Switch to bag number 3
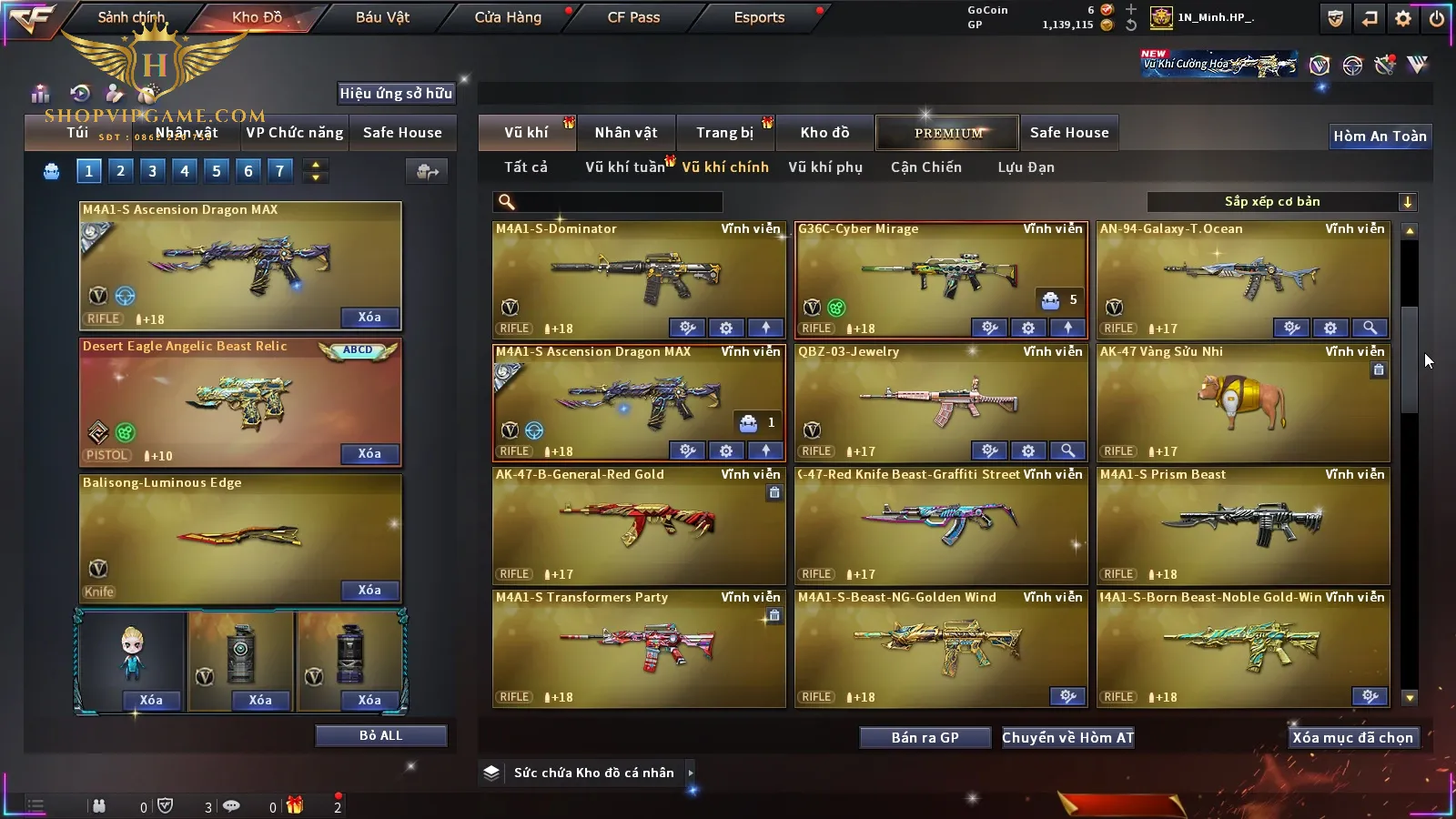 (152, 170)
